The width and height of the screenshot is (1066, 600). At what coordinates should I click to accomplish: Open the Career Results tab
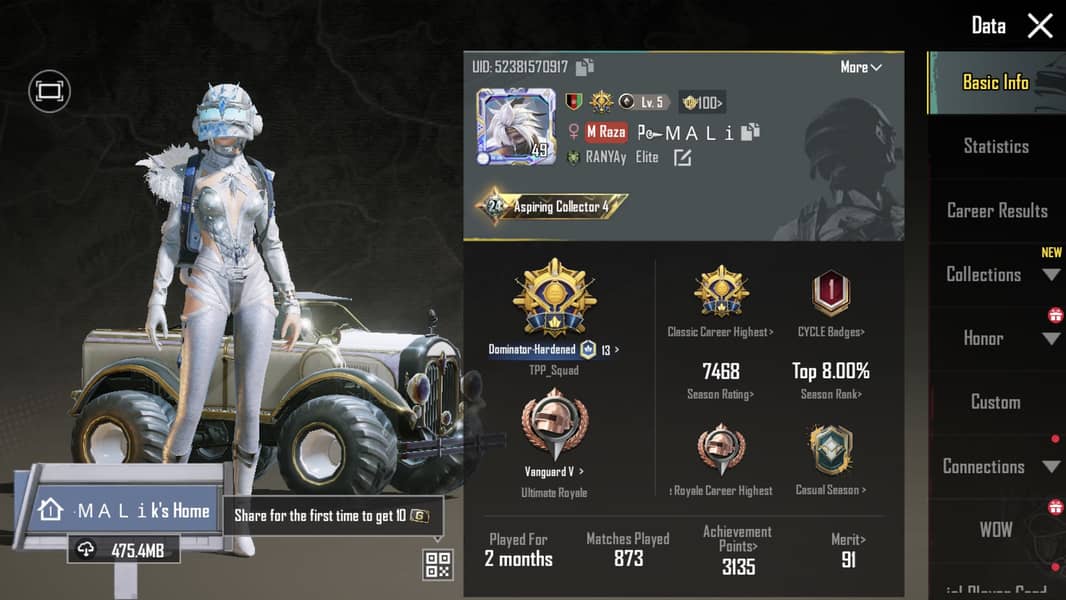click(x=997, y=210)
